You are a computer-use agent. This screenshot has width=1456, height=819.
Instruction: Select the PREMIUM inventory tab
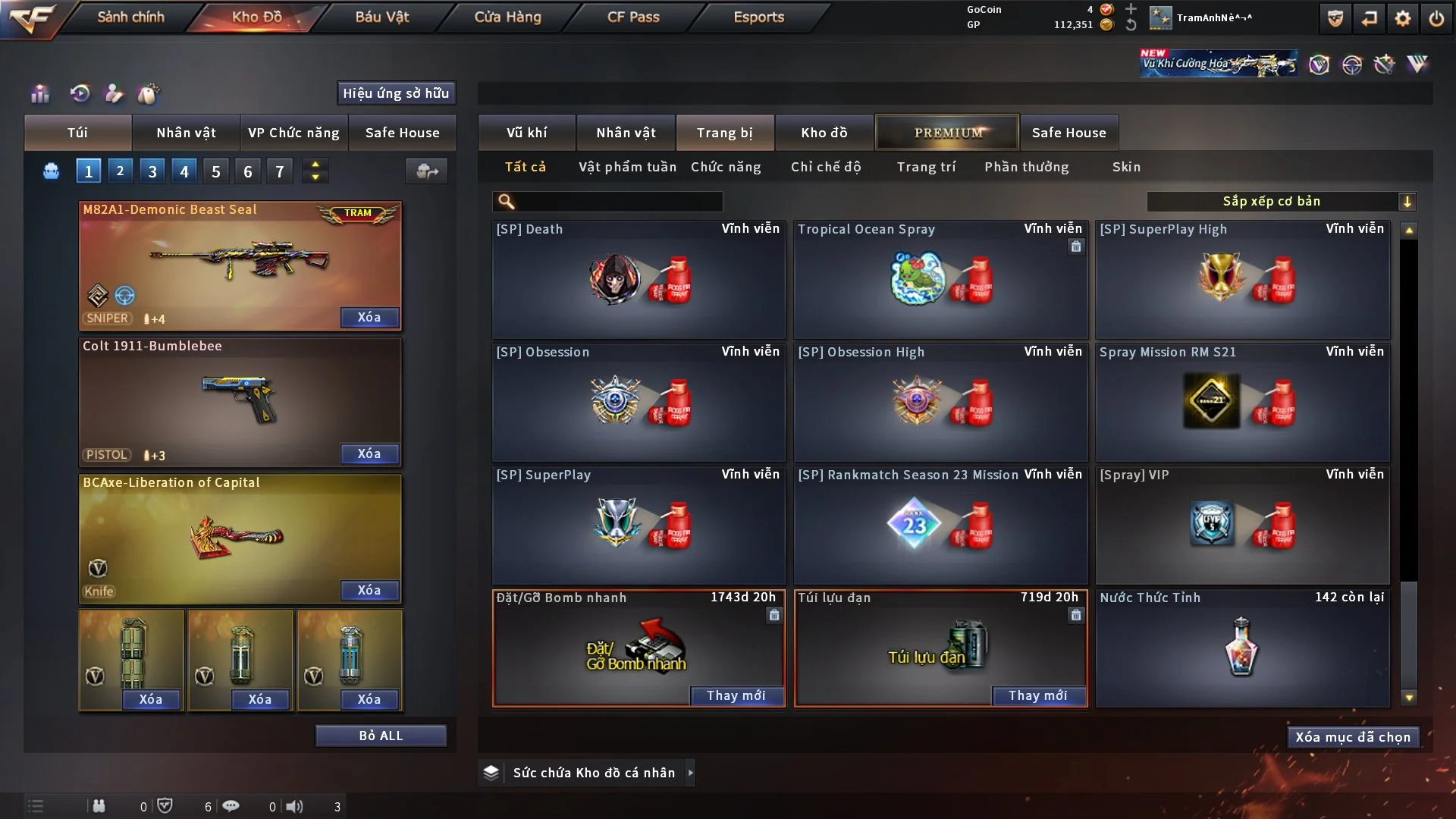pos(947,133)
